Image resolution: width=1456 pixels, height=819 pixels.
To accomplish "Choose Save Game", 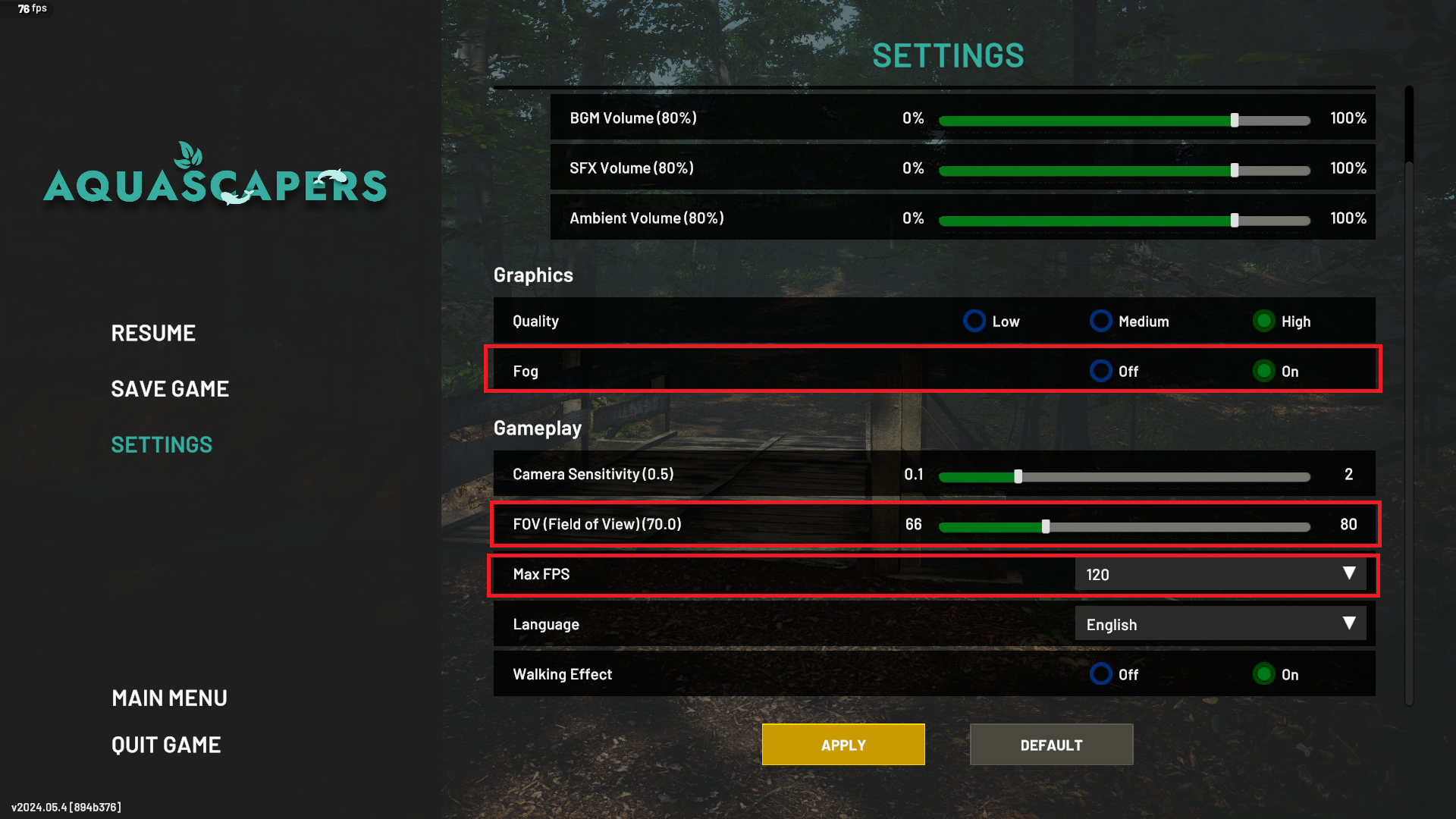I will click(x=170, y=389).
